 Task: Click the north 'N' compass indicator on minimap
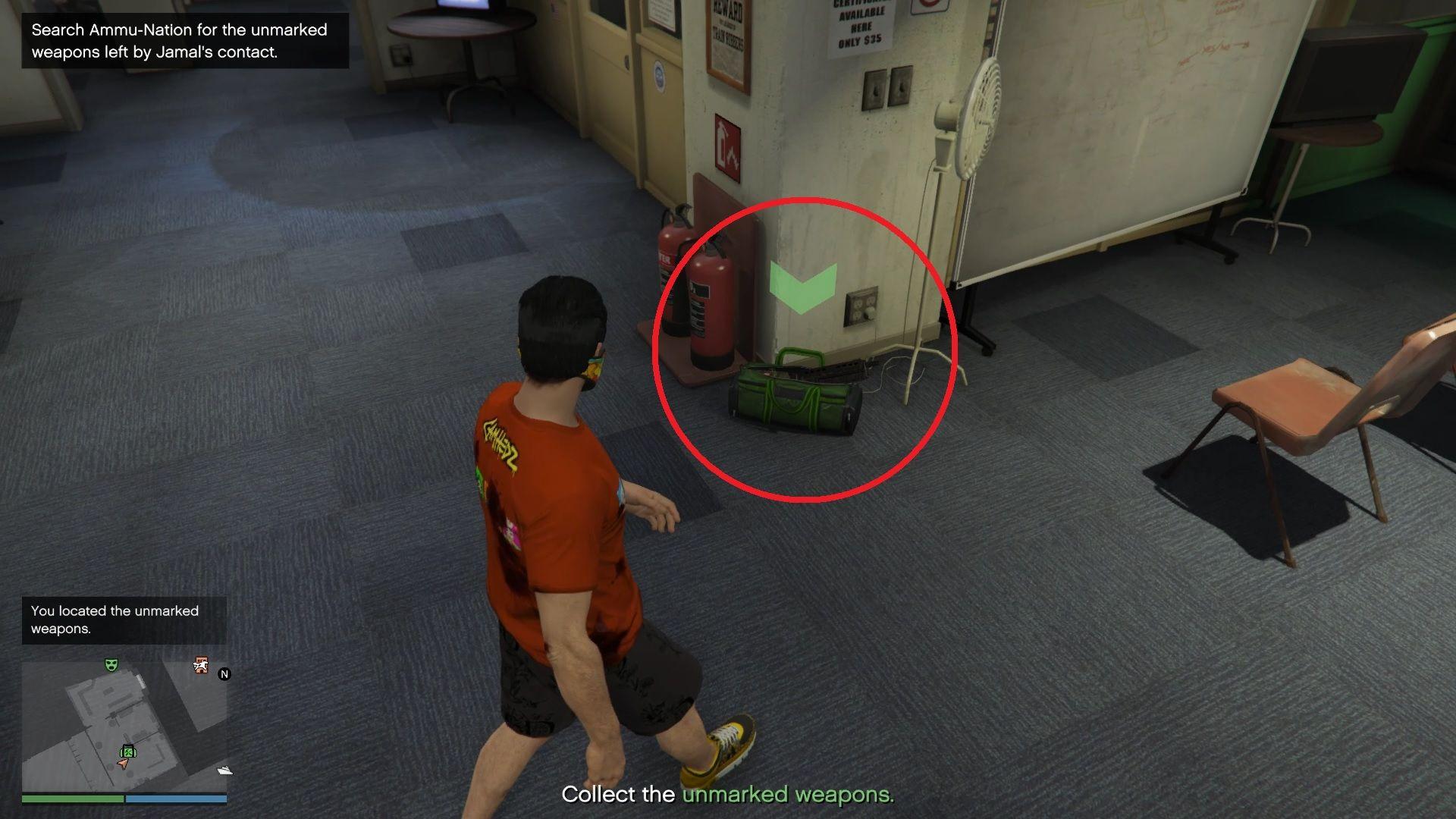(224, 673)
